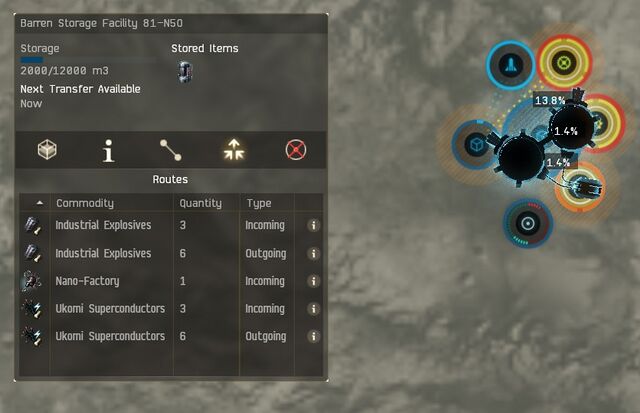The height and width of the screenshot is (413, 640).
Task: Select the command center pin with ring icon
Action: (527, 223)
